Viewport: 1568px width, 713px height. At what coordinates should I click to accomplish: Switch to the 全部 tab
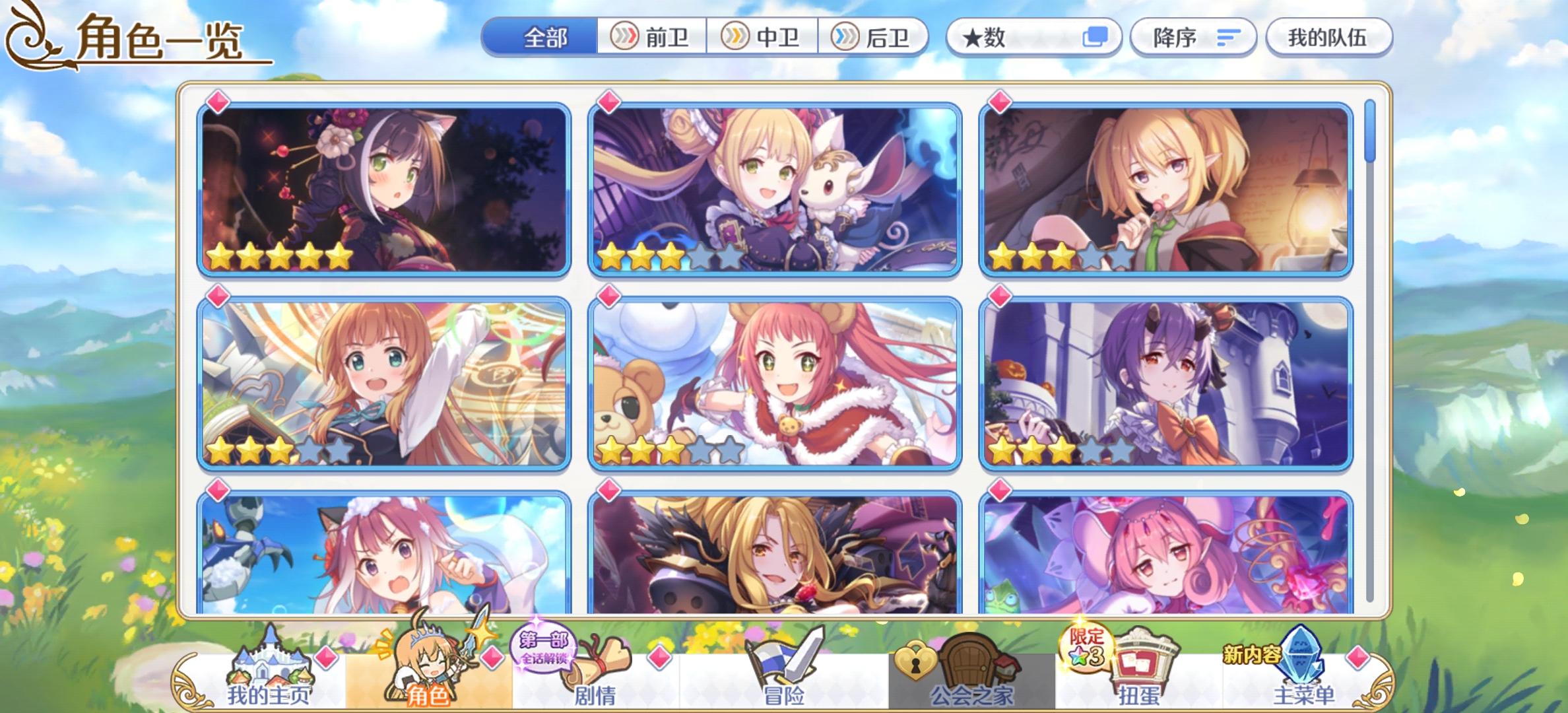[x=542, y=38]
